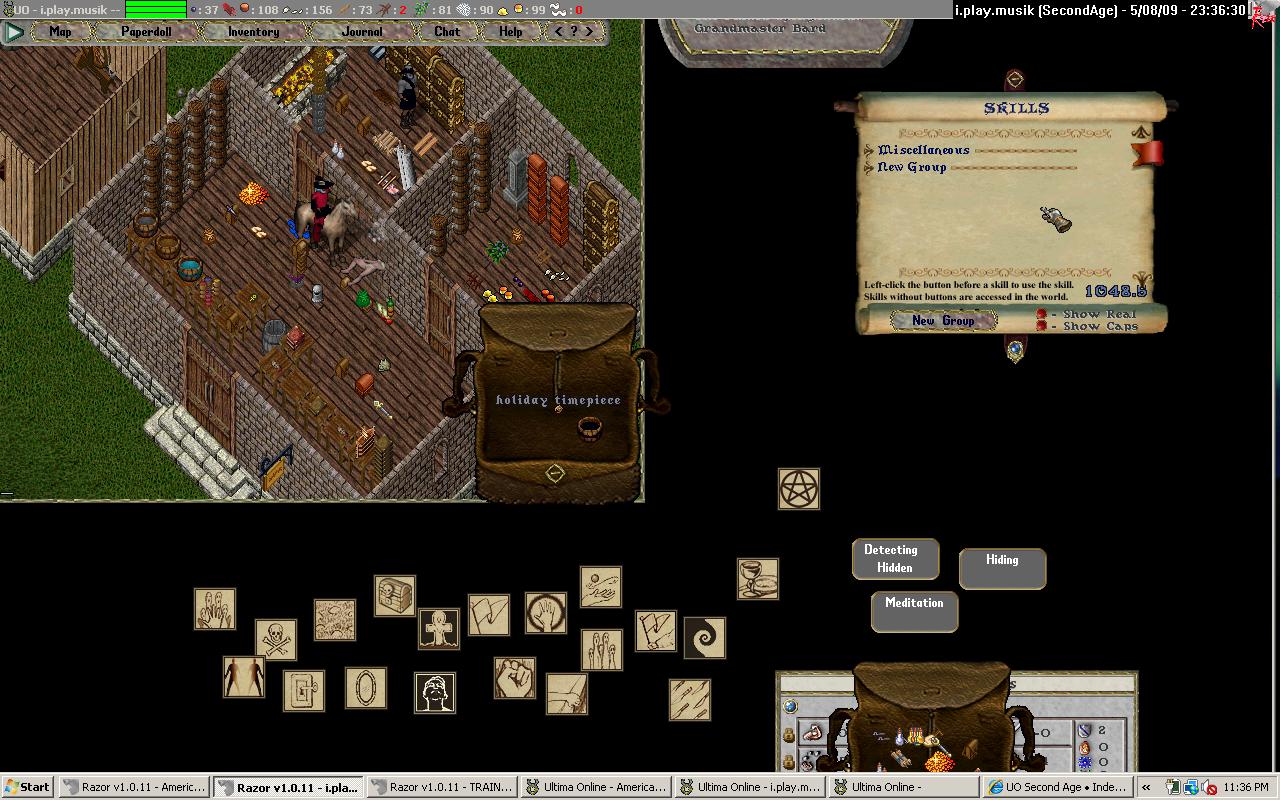Open the Help menu
This screenshot has width=1280, height=800.
[511, 32]
